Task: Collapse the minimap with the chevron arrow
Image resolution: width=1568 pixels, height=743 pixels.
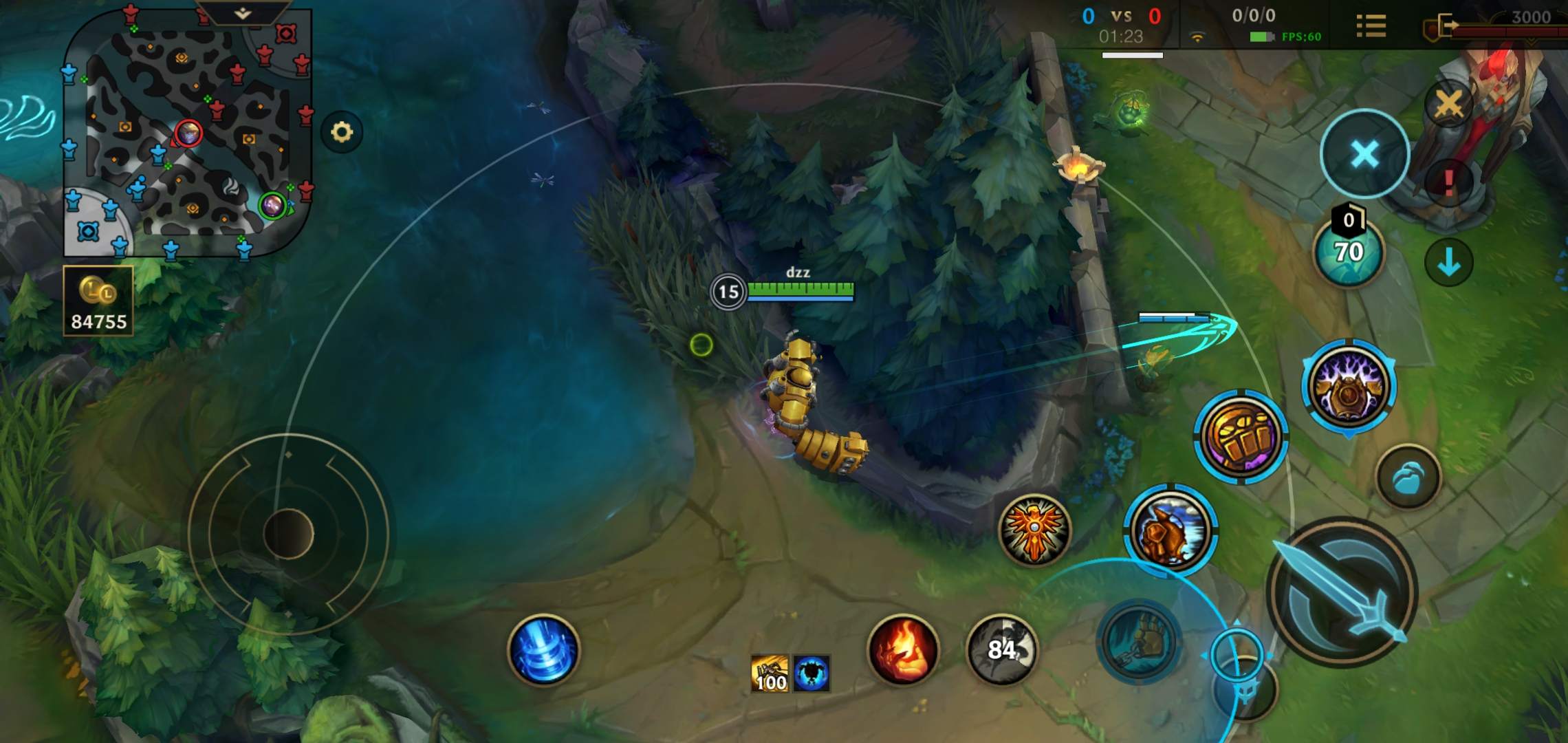Action: click(x=242, y=13)
